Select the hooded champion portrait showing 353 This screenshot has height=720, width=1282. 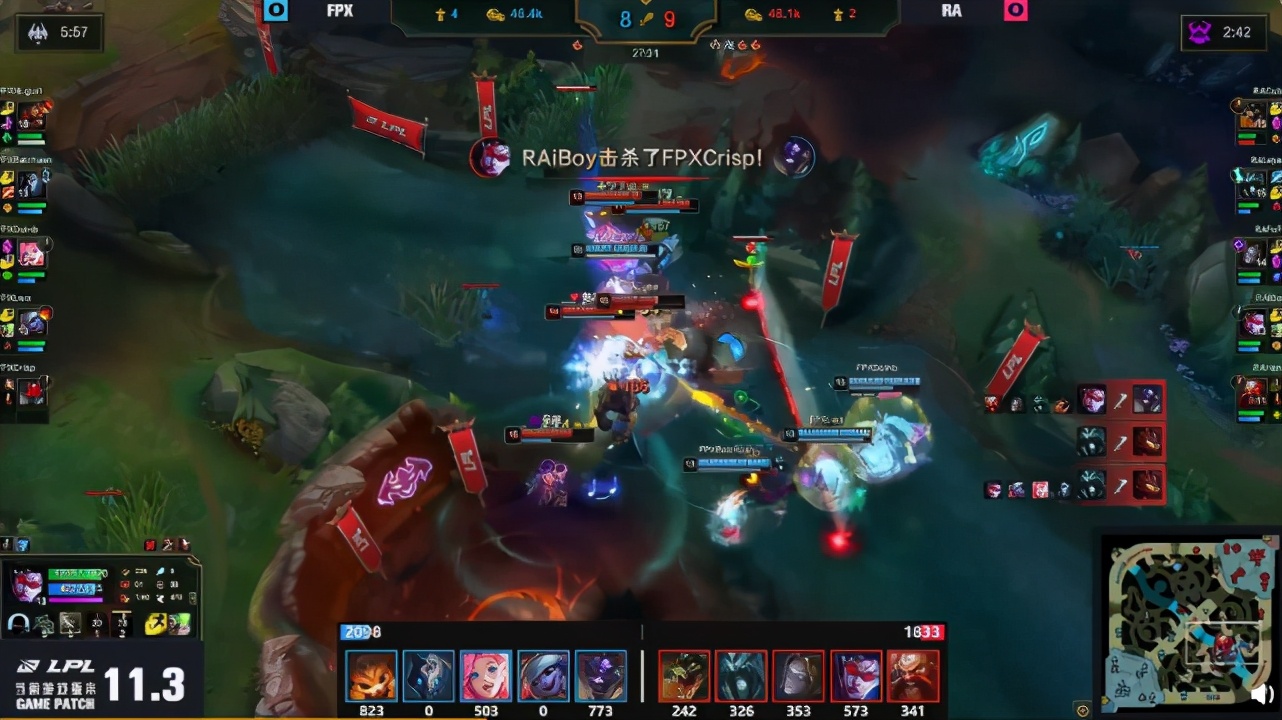click(799, 676)
